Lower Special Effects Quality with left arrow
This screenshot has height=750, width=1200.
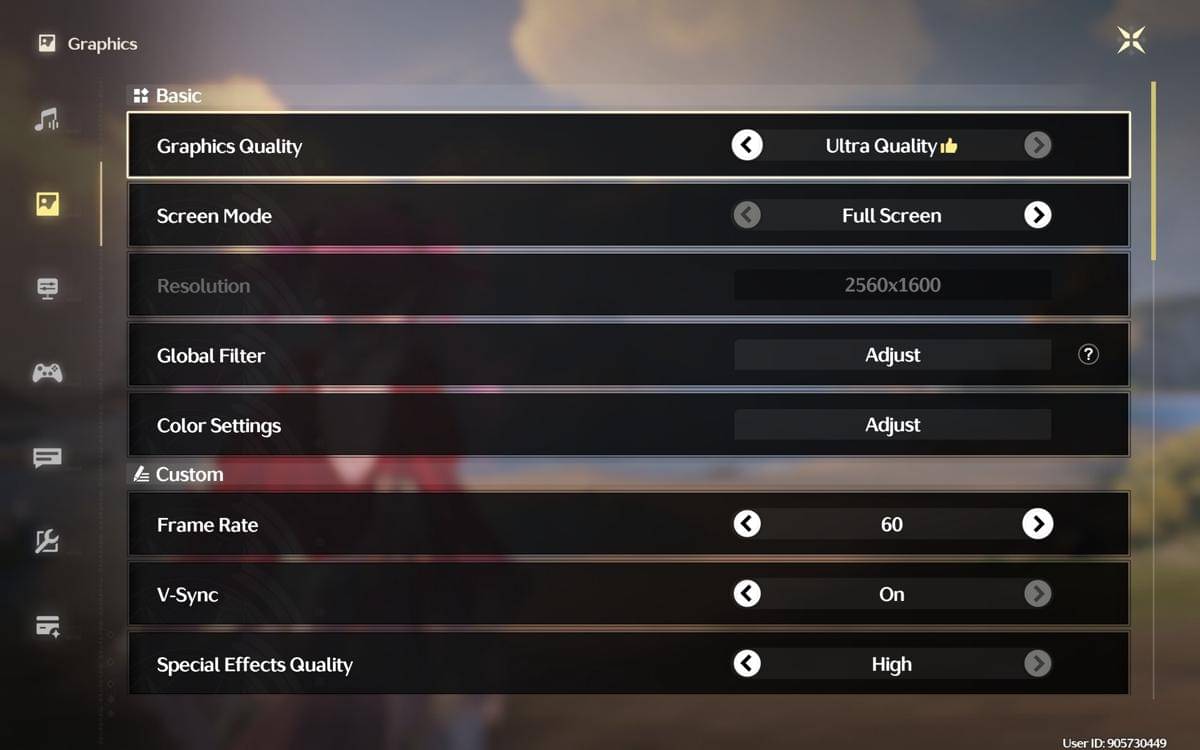pos(747,664)
